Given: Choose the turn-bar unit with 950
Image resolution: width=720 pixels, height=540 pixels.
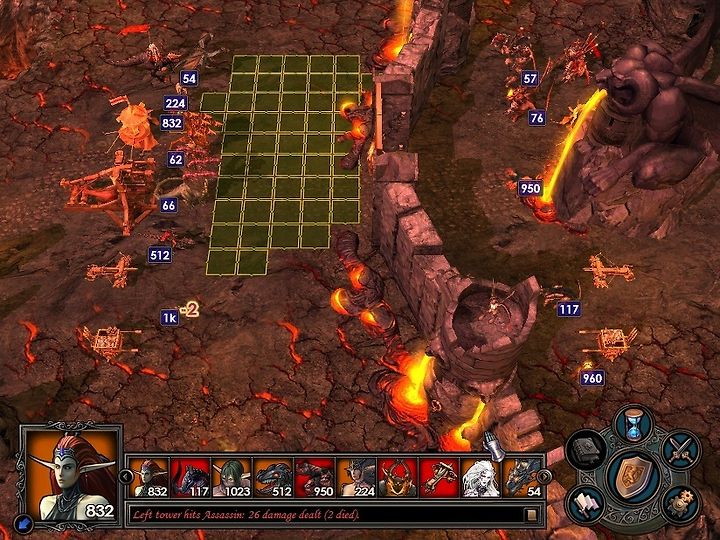Looking at the screenshot, I should tap(315, 476).
